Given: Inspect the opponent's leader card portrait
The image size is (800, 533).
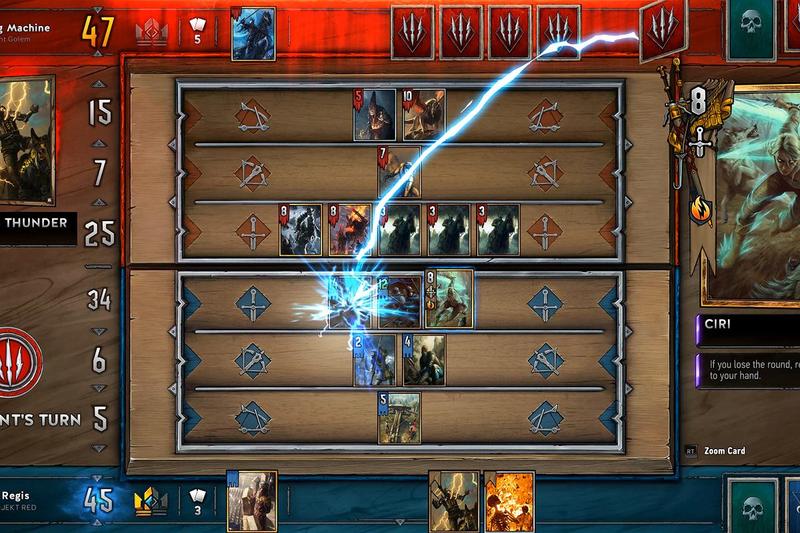Looking at the screenshot, I should click(253, 33).
